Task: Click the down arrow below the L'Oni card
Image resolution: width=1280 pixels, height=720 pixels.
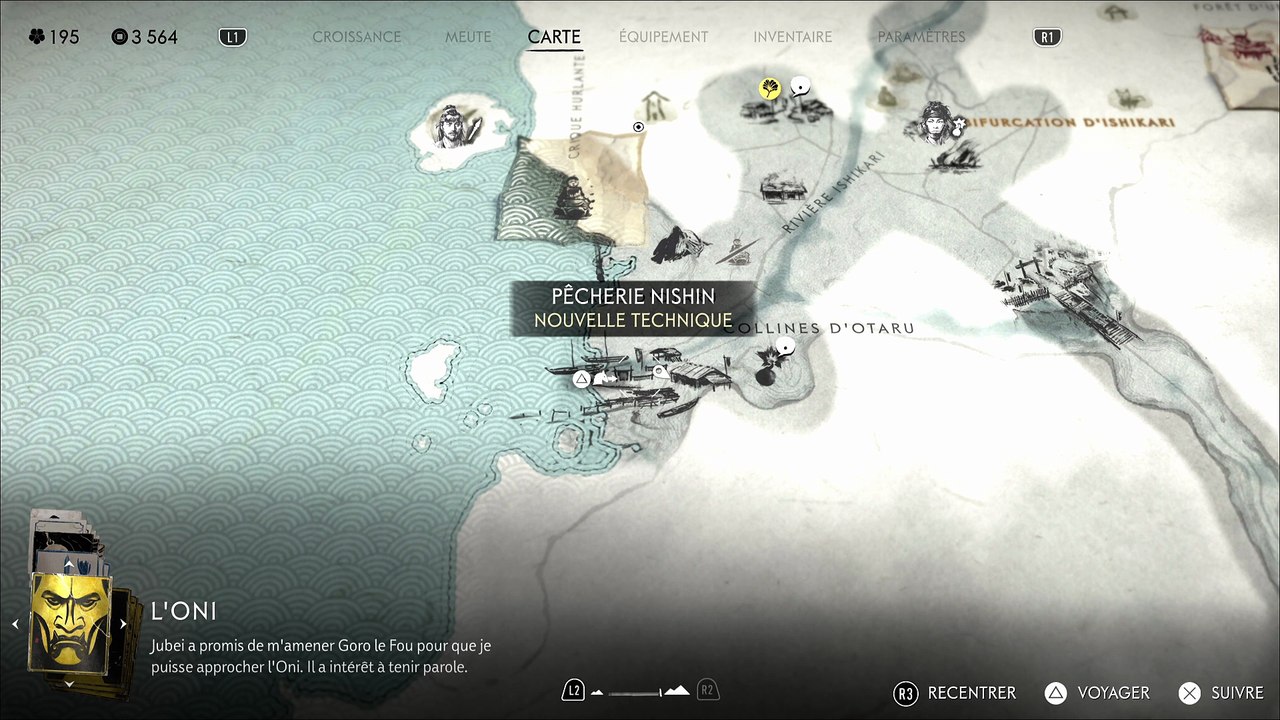Action: tap(69, 684)
